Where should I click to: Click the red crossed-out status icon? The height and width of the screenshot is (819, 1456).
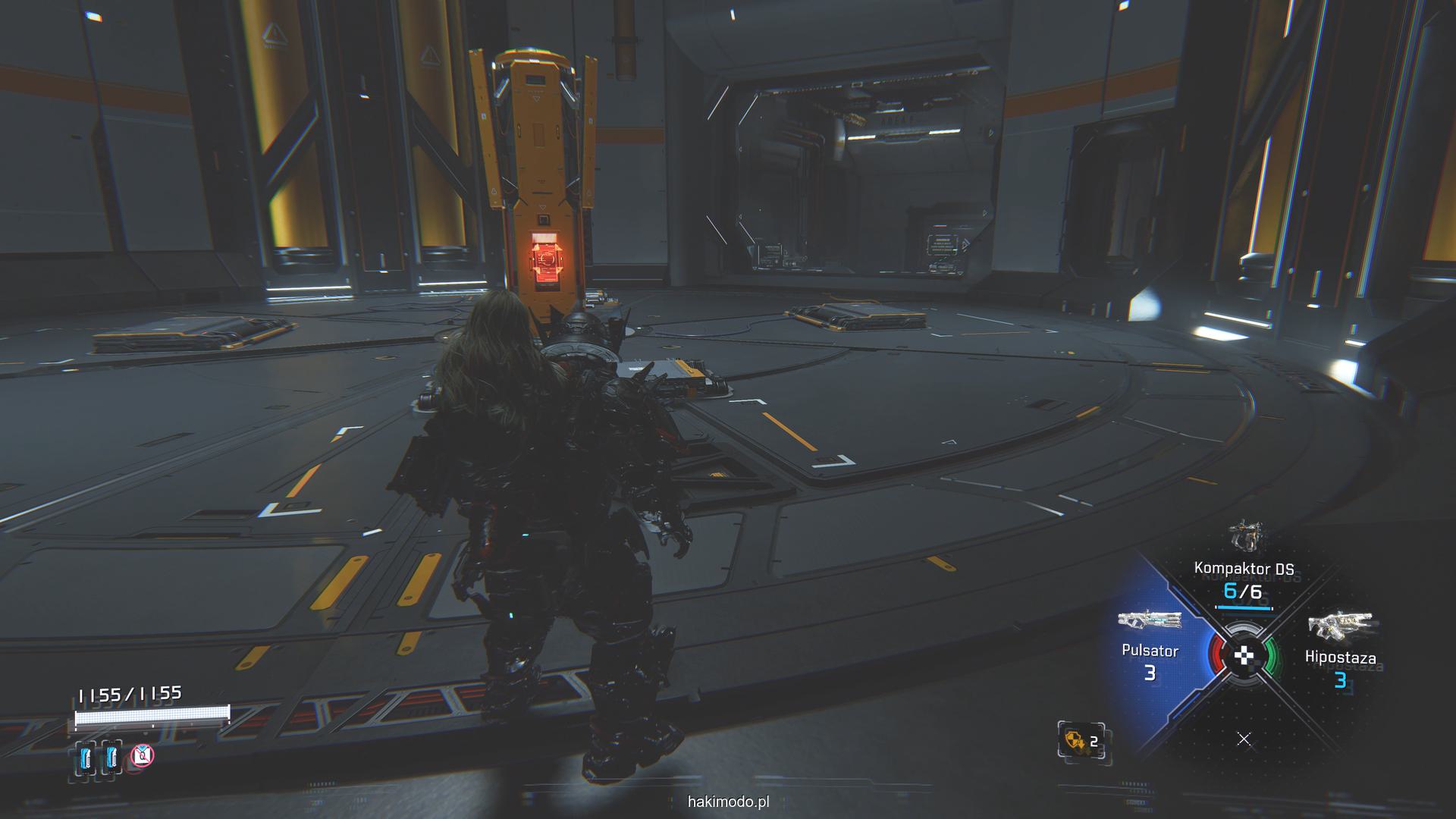point(143,755)
